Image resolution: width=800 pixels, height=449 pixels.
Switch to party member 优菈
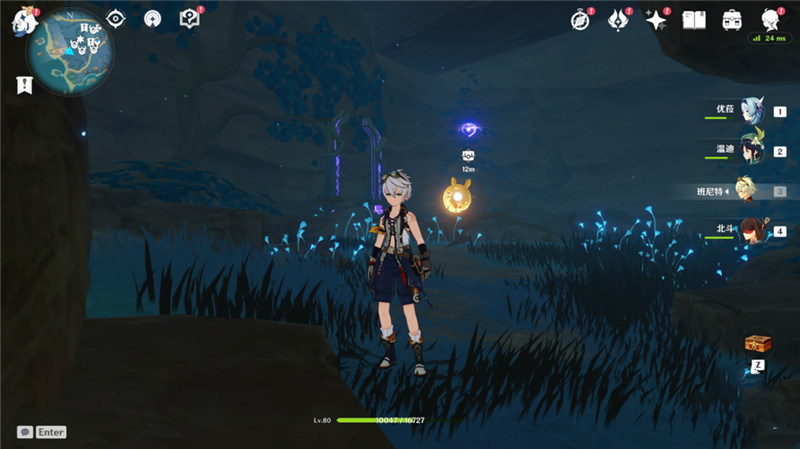(x=750, y=112)
